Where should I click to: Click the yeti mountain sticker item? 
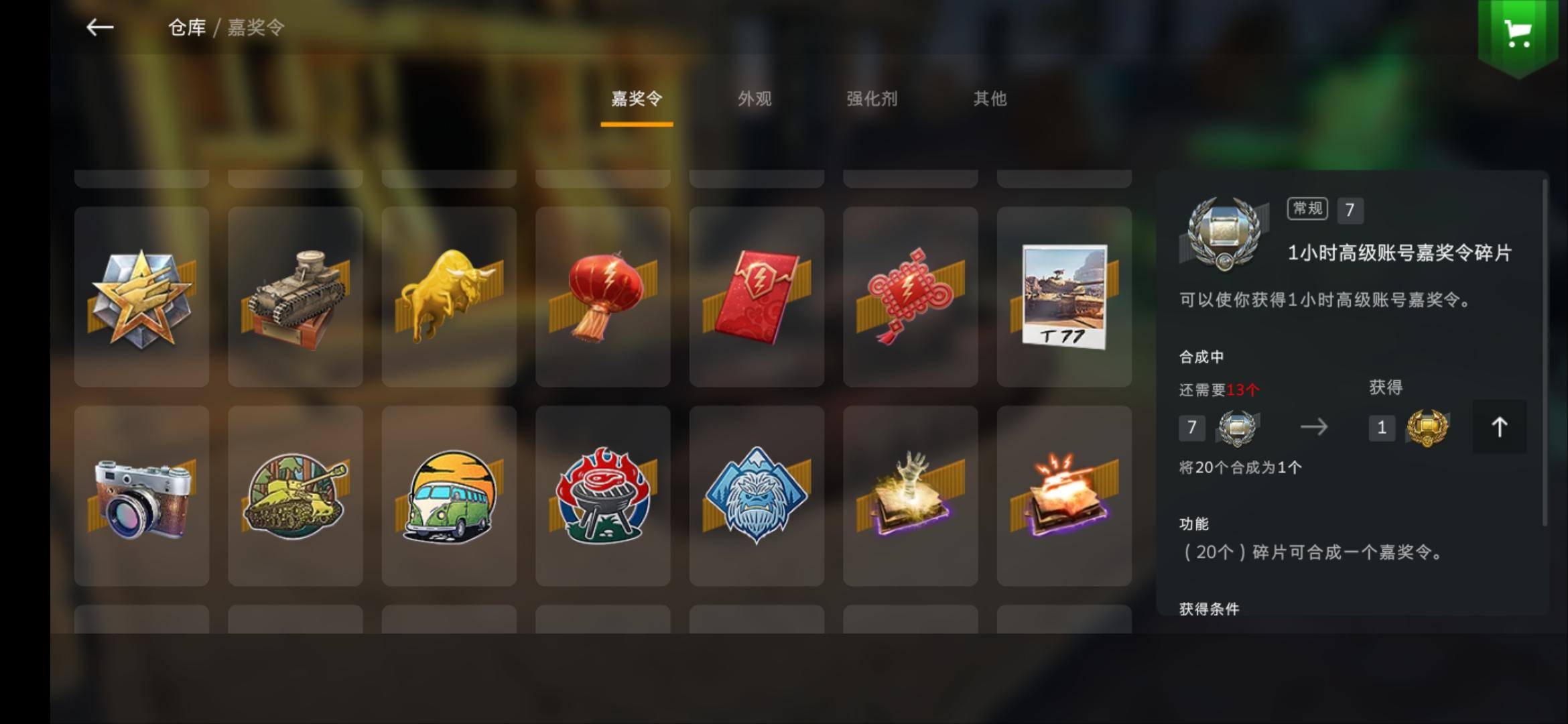tap(757, 496)
